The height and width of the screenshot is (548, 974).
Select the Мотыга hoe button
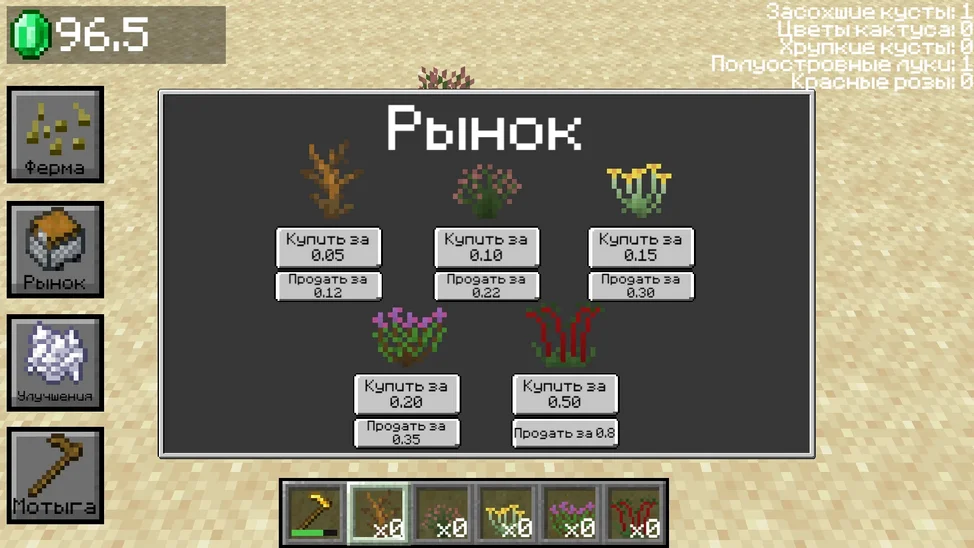[55, 476]
